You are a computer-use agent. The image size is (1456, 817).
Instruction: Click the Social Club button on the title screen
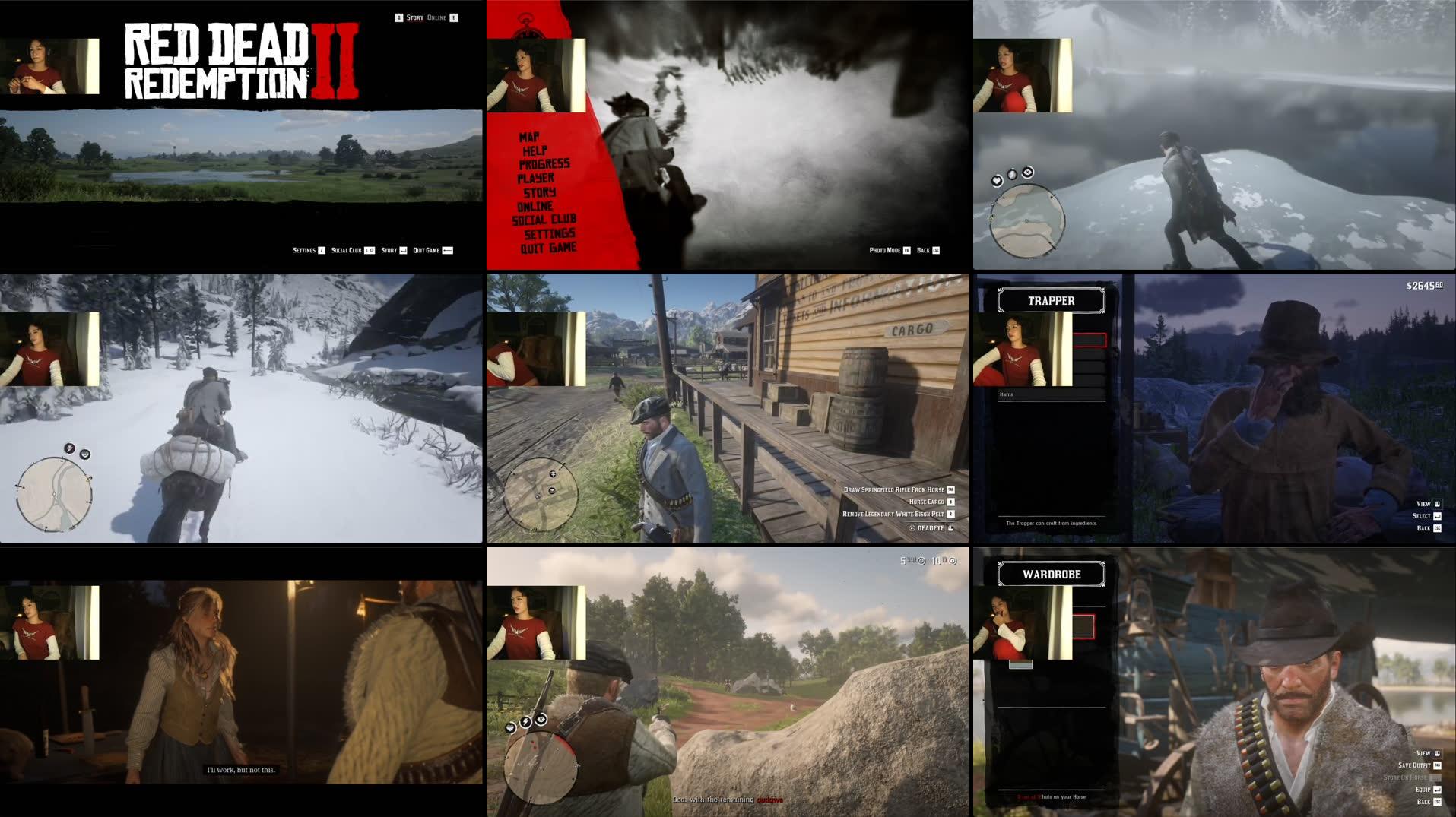347,249
